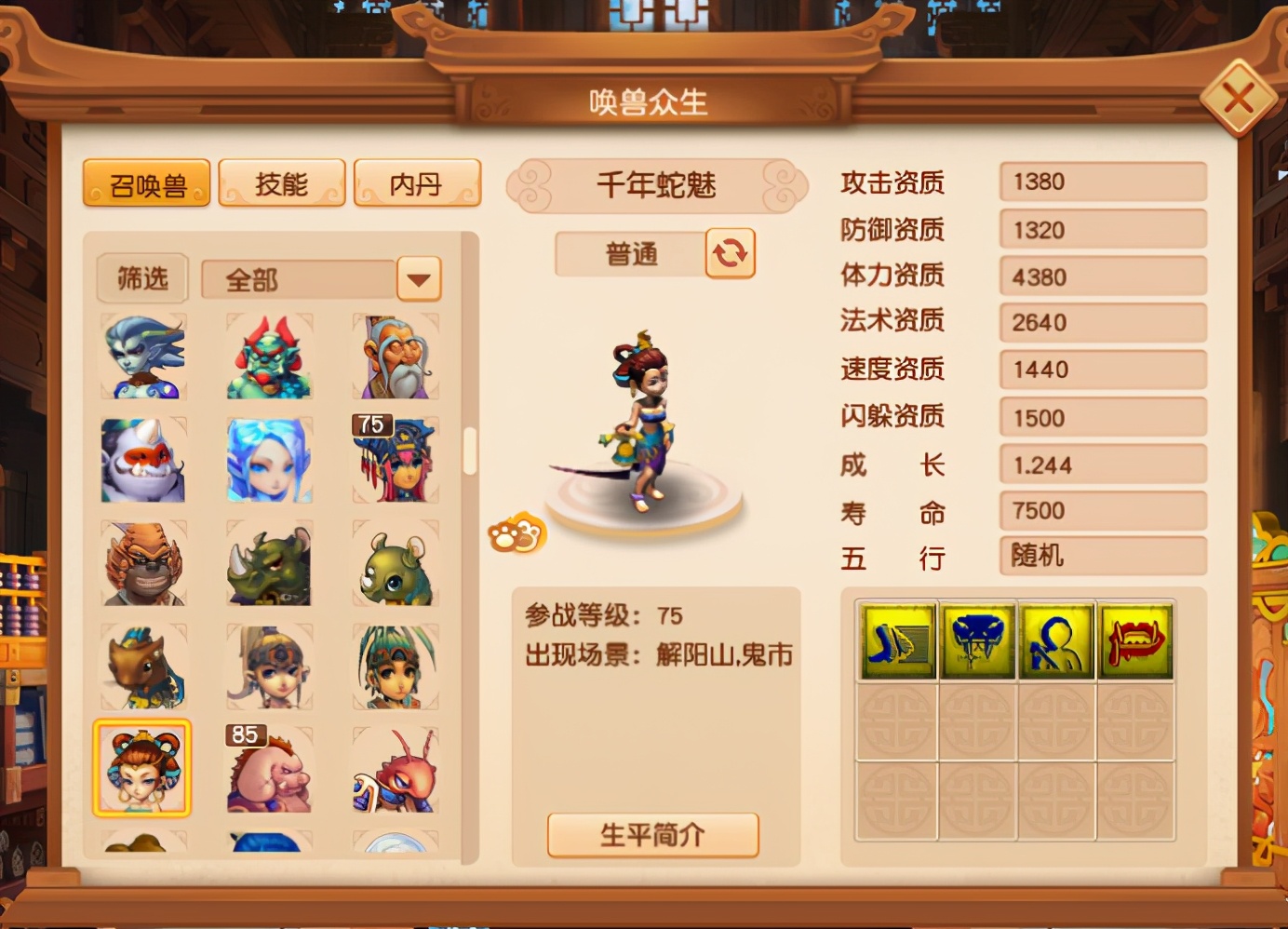Switch to the 内丹 tab
The height and width of the screenshot is (929, 1288).
tap(417, 182)
